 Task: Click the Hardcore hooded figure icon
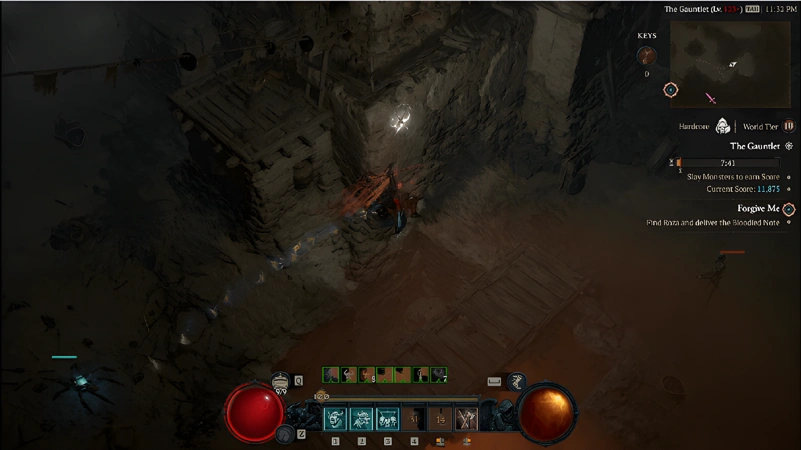(723, 126)
